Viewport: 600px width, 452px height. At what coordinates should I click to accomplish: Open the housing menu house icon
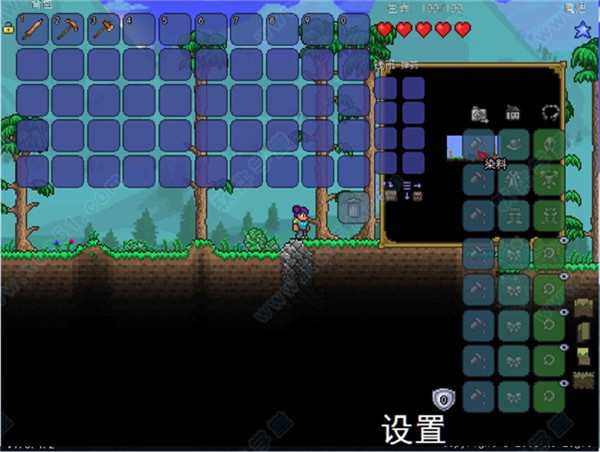pos(513,114)
